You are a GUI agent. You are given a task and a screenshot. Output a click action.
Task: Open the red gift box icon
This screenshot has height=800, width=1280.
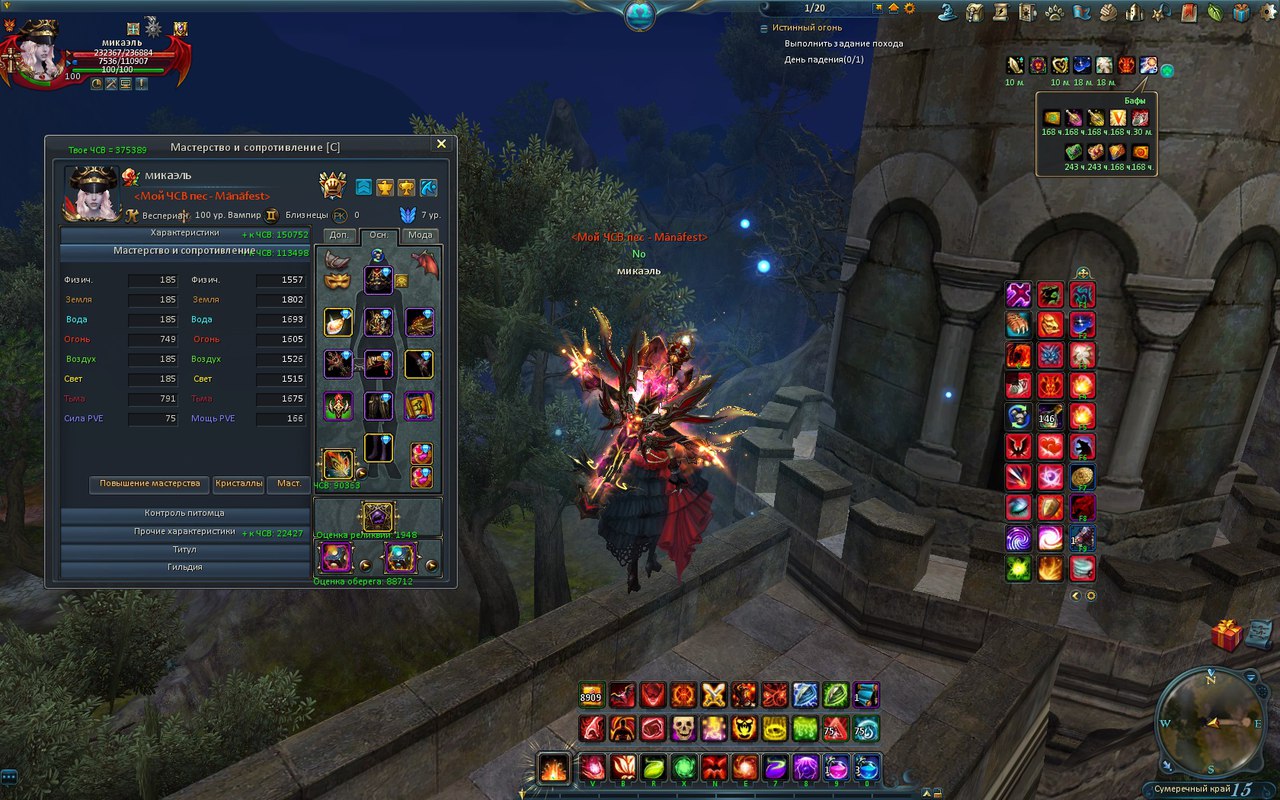point(1226,635)
